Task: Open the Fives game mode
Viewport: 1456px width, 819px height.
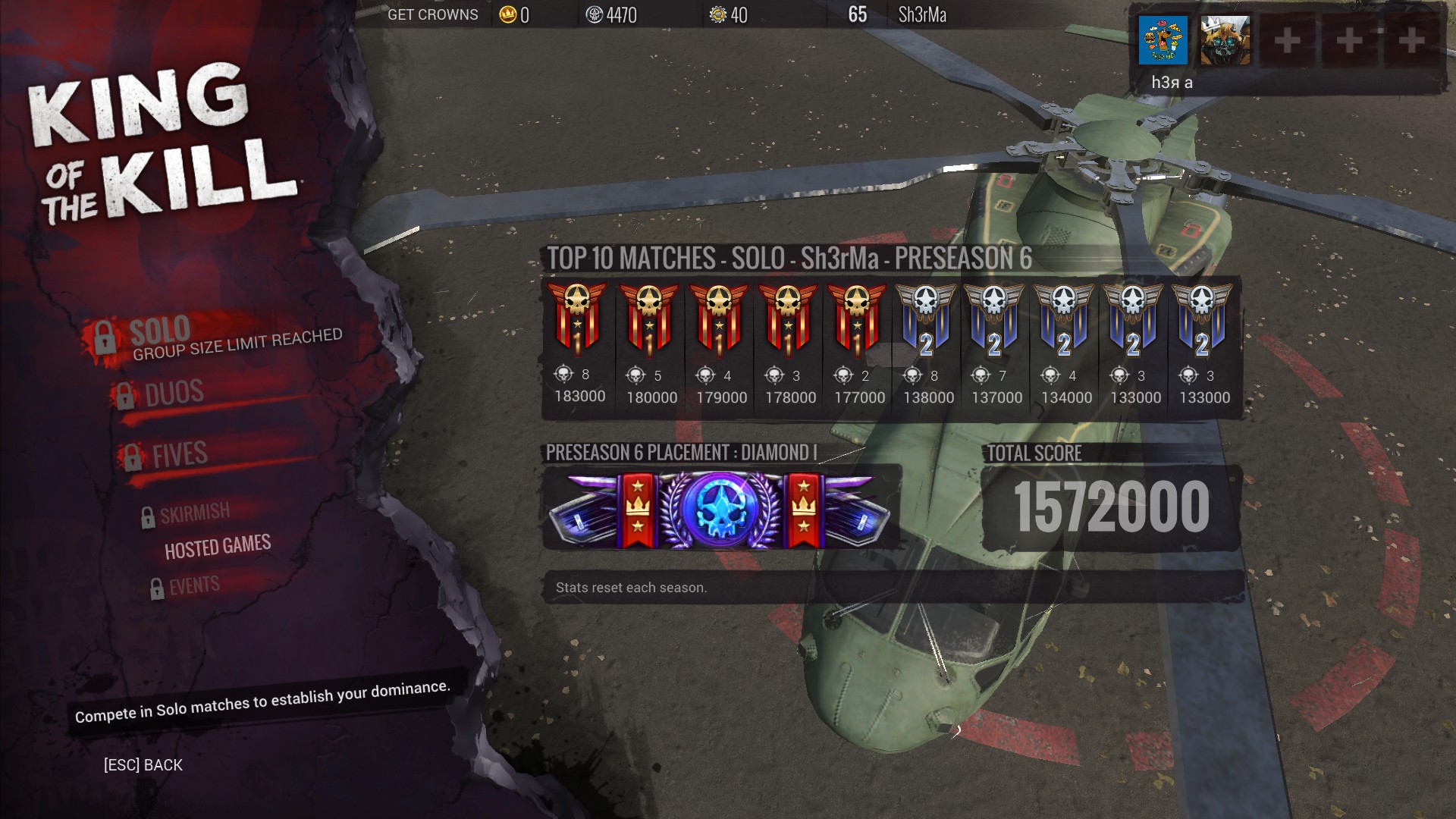Action: [x=179, y=454]
